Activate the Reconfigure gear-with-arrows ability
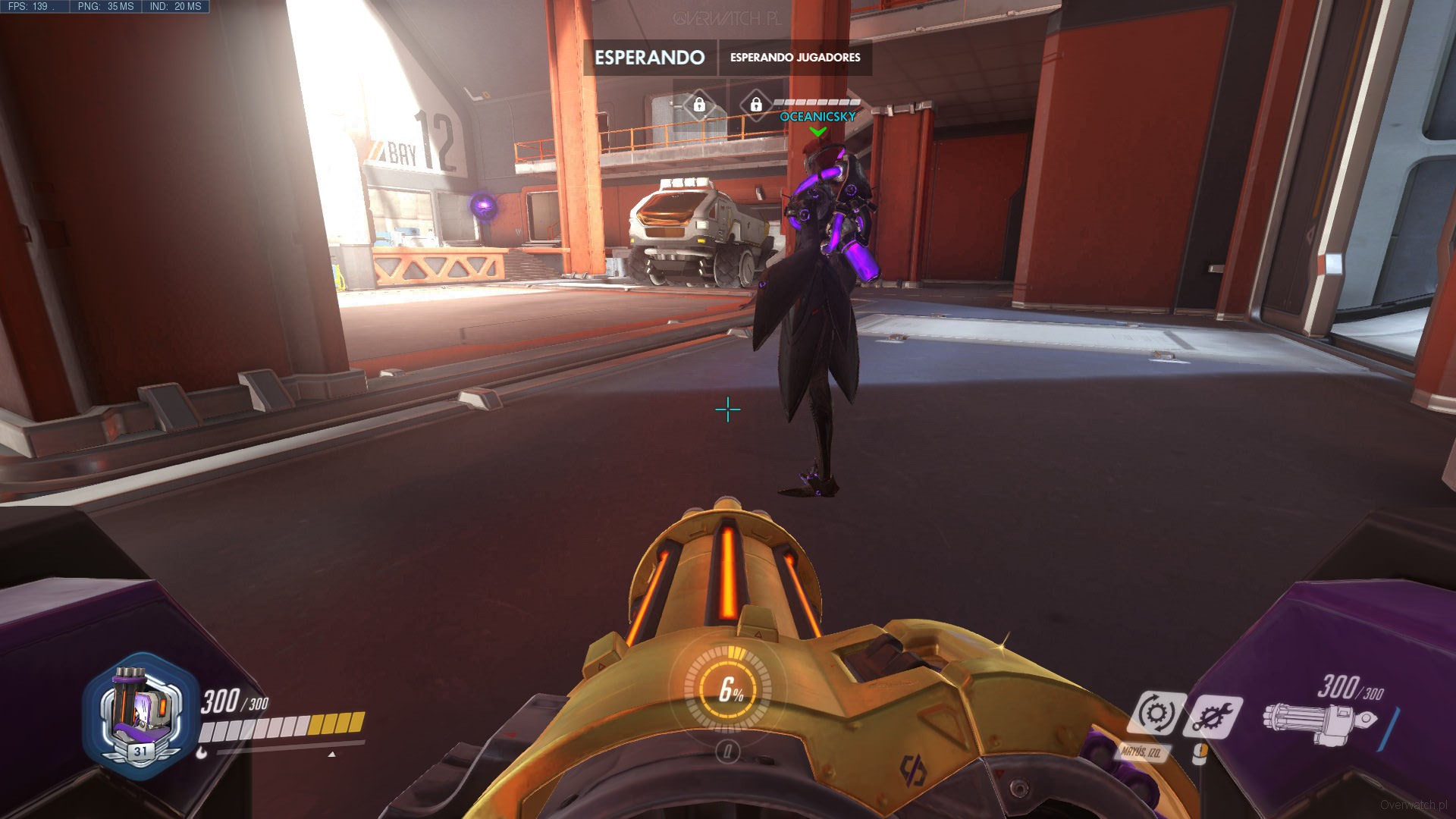1456x819 pixels. click(1155, 714)
